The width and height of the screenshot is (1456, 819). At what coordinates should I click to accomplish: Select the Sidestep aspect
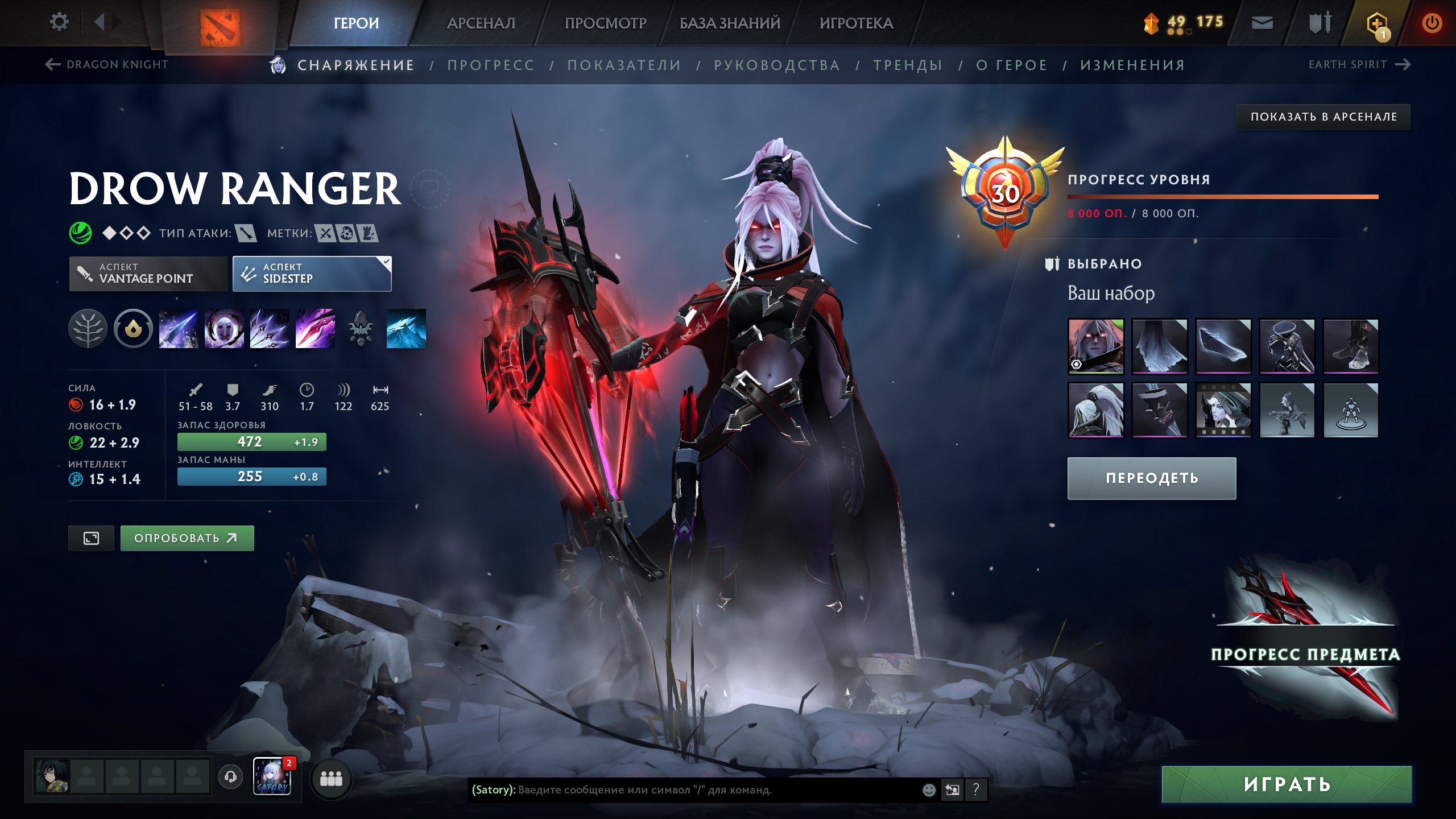pyautogui.click(x=312, y=274)
